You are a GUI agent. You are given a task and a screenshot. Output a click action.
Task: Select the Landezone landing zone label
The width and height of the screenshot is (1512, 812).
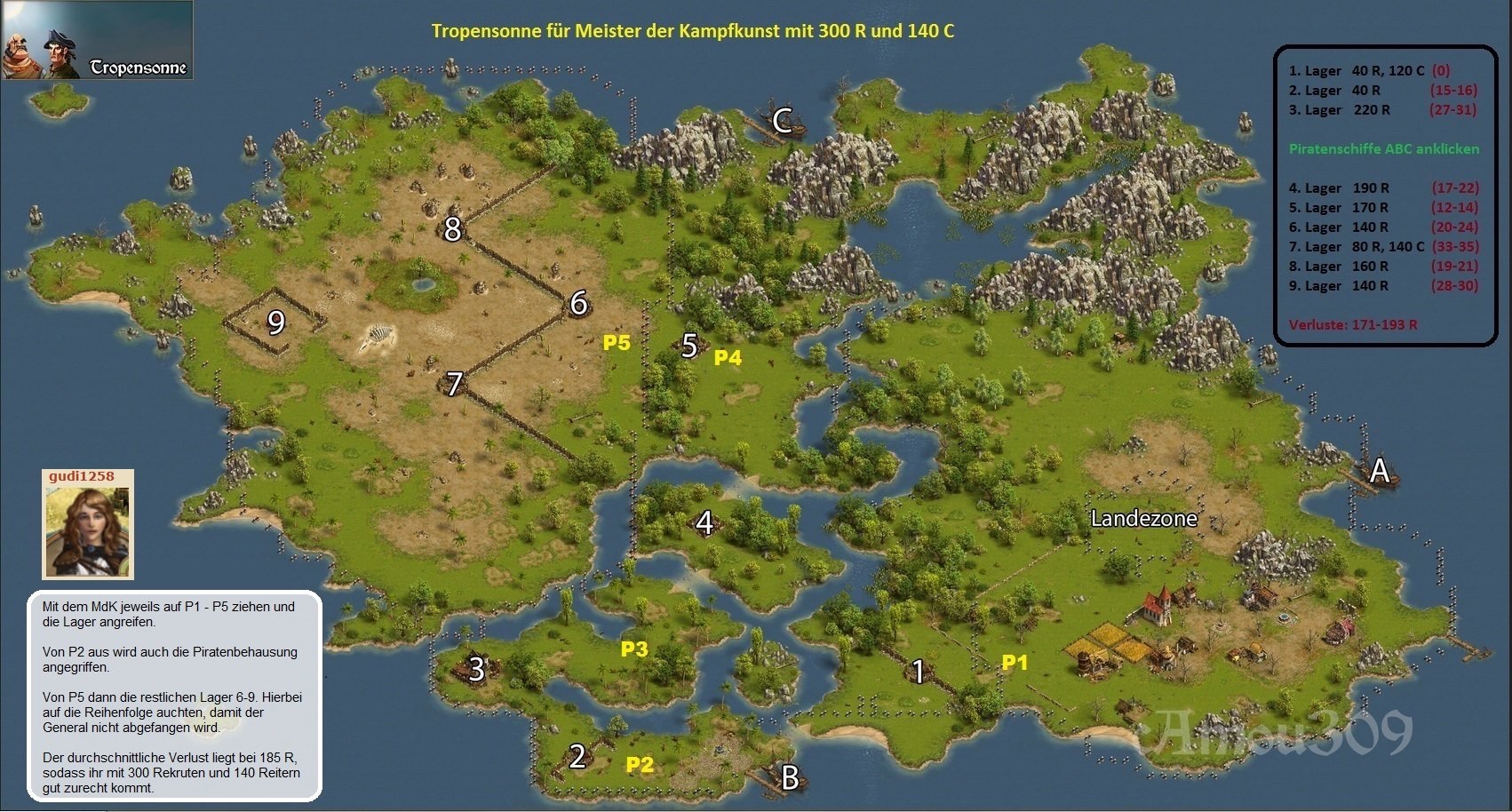point(1143,519)
